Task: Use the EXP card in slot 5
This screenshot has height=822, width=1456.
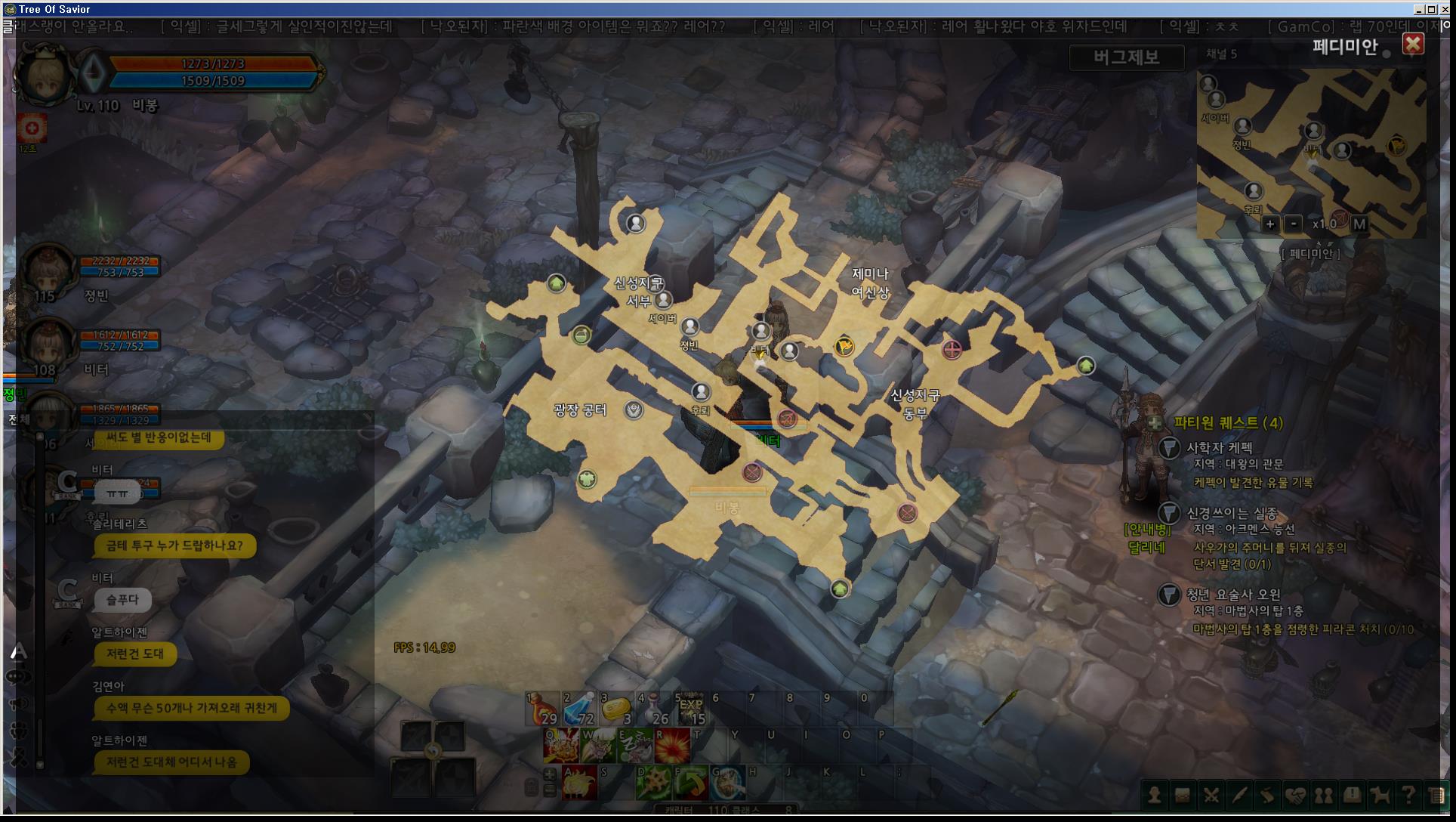Action: 690,709
